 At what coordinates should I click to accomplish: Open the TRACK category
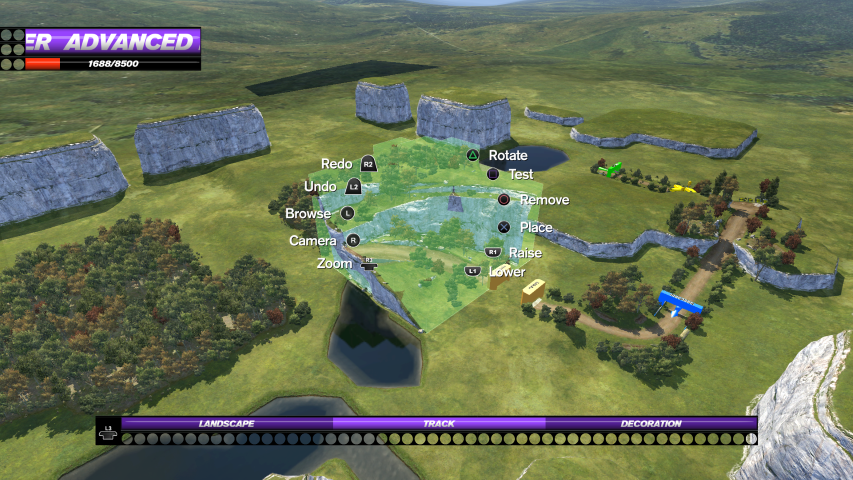439,424
